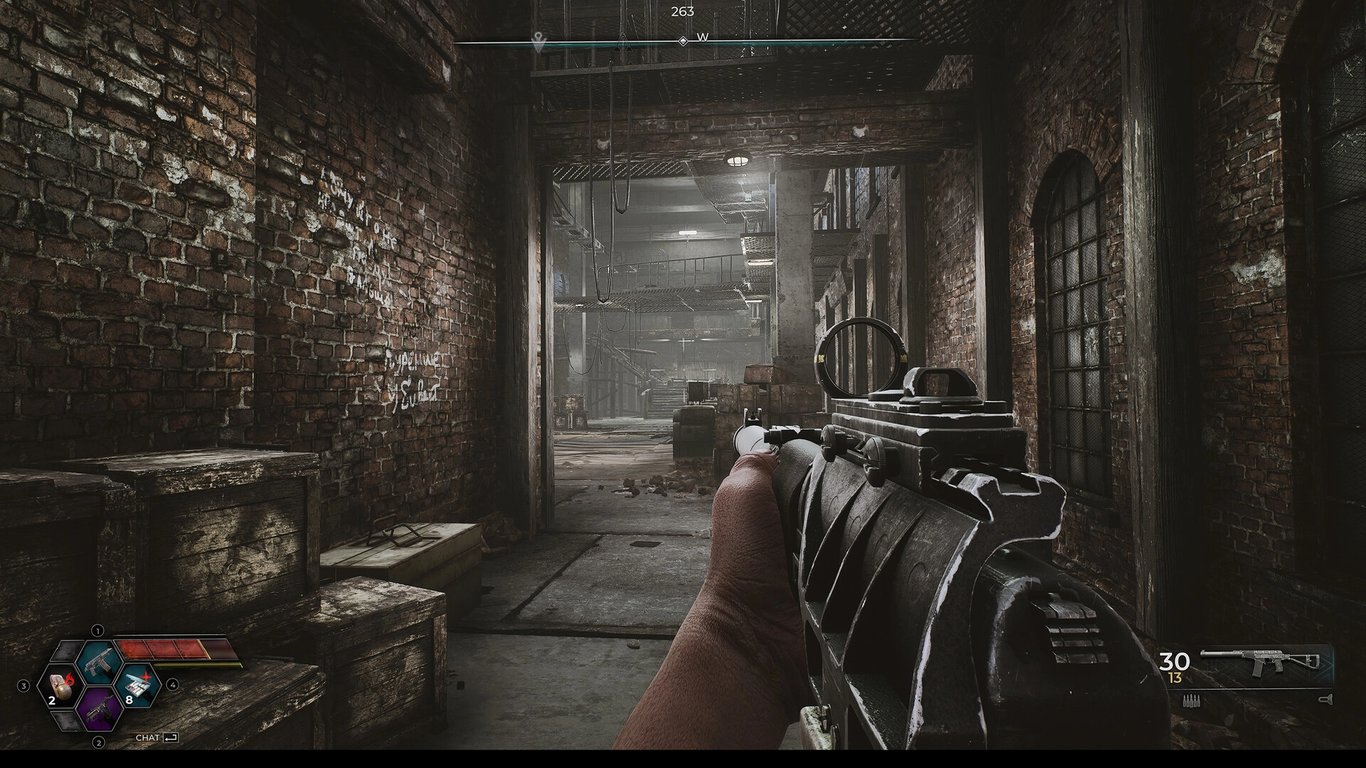
Task: Click the number 1 badge above the weapon hex
Action: (x=97, y=630)
